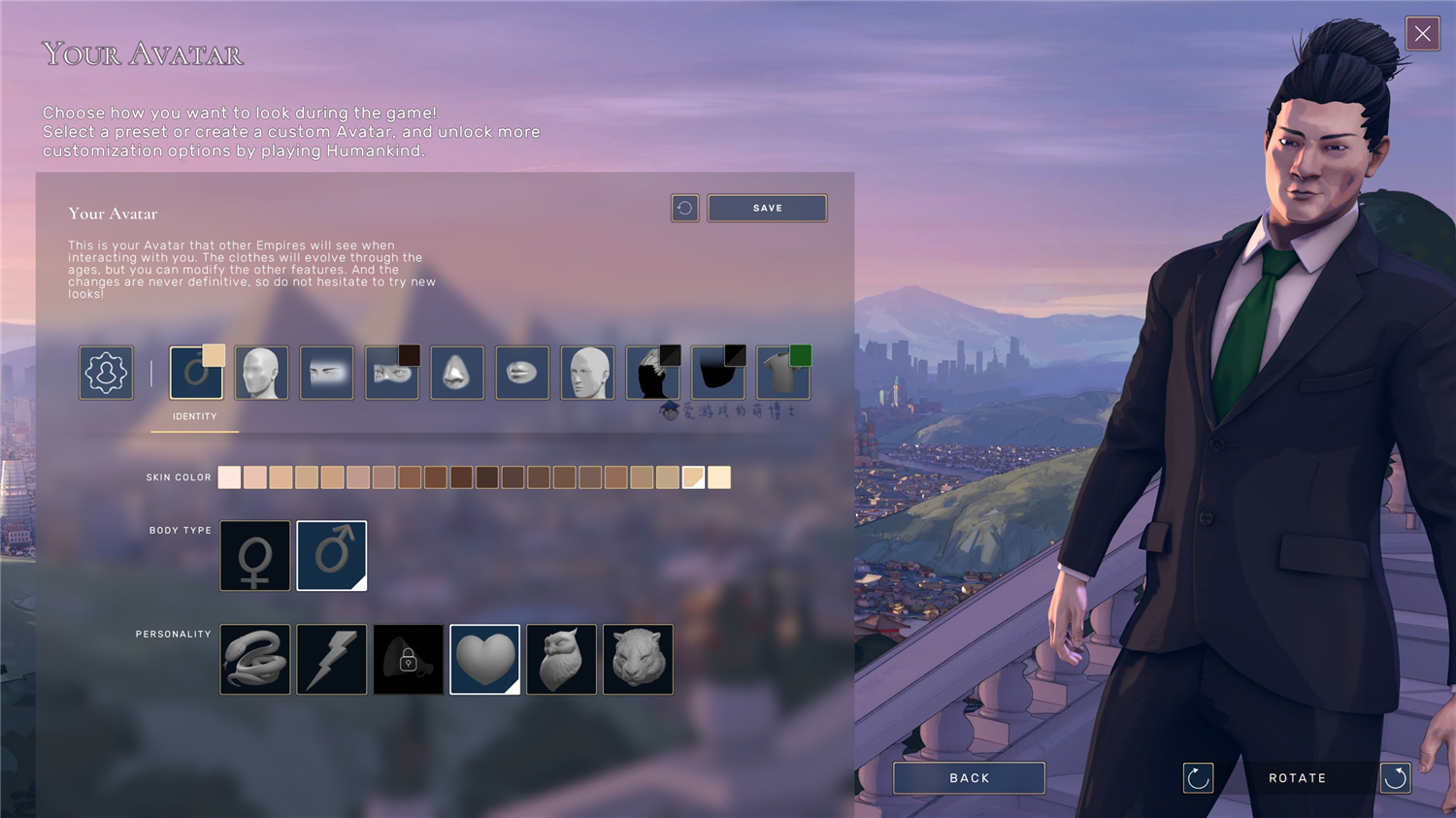Screen dimensions: 1456x818
Task: Open the eyebrows customization tab
Action: pyautogui.click(x=326, y=373)
